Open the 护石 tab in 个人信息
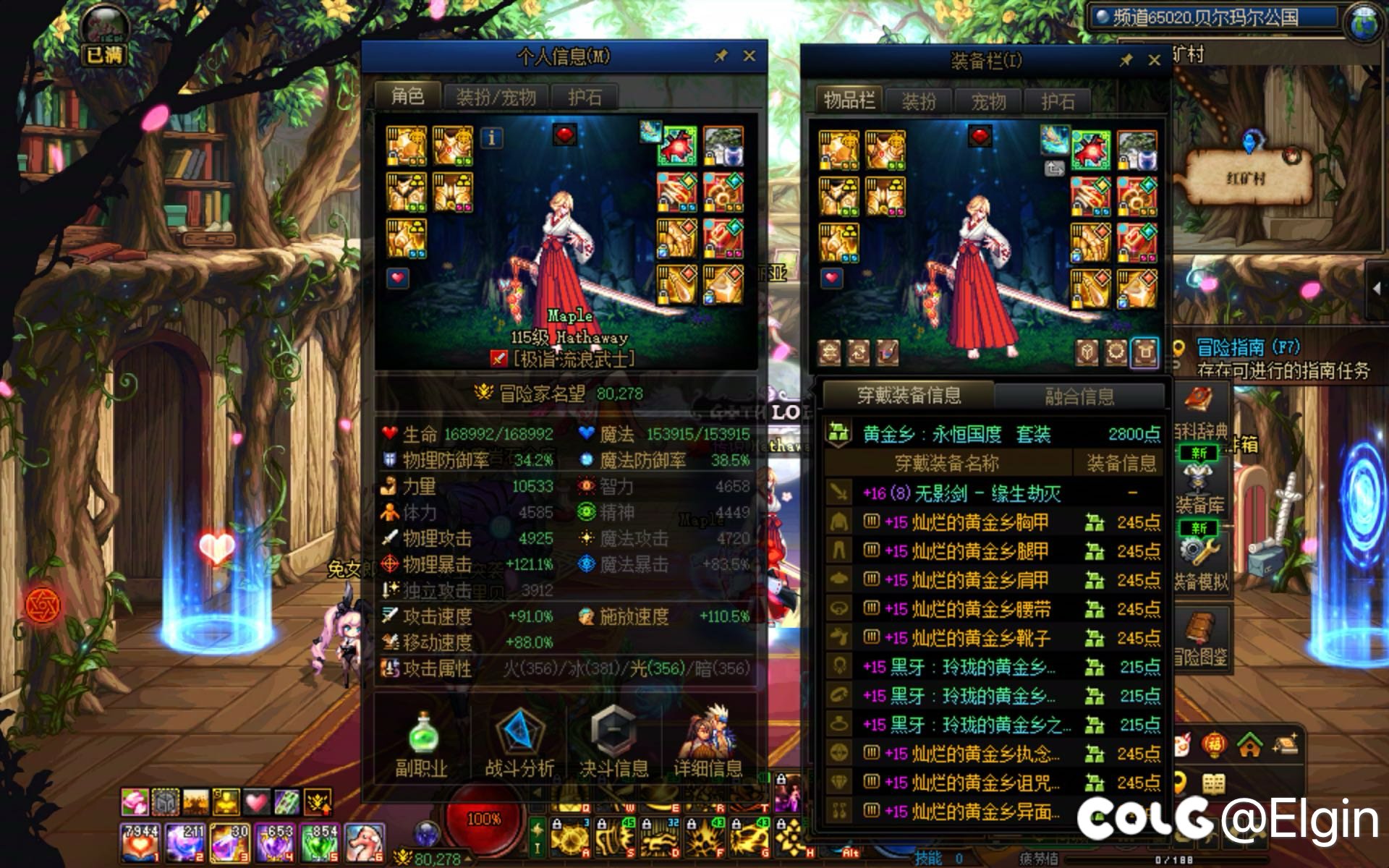The image size is (1389, 868). point(584,97)
